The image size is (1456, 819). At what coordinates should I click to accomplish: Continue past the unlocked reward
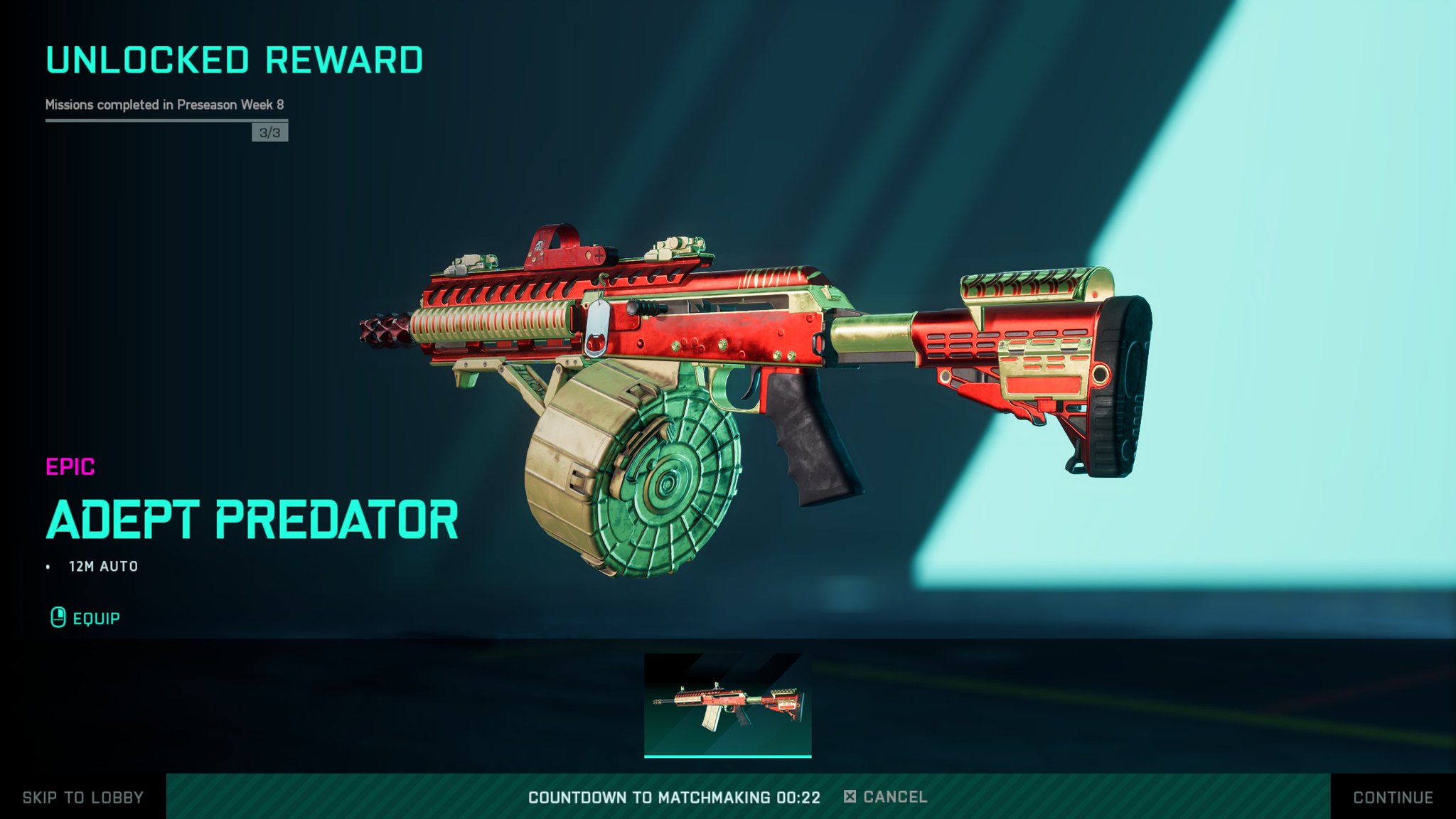[1393, 797]
